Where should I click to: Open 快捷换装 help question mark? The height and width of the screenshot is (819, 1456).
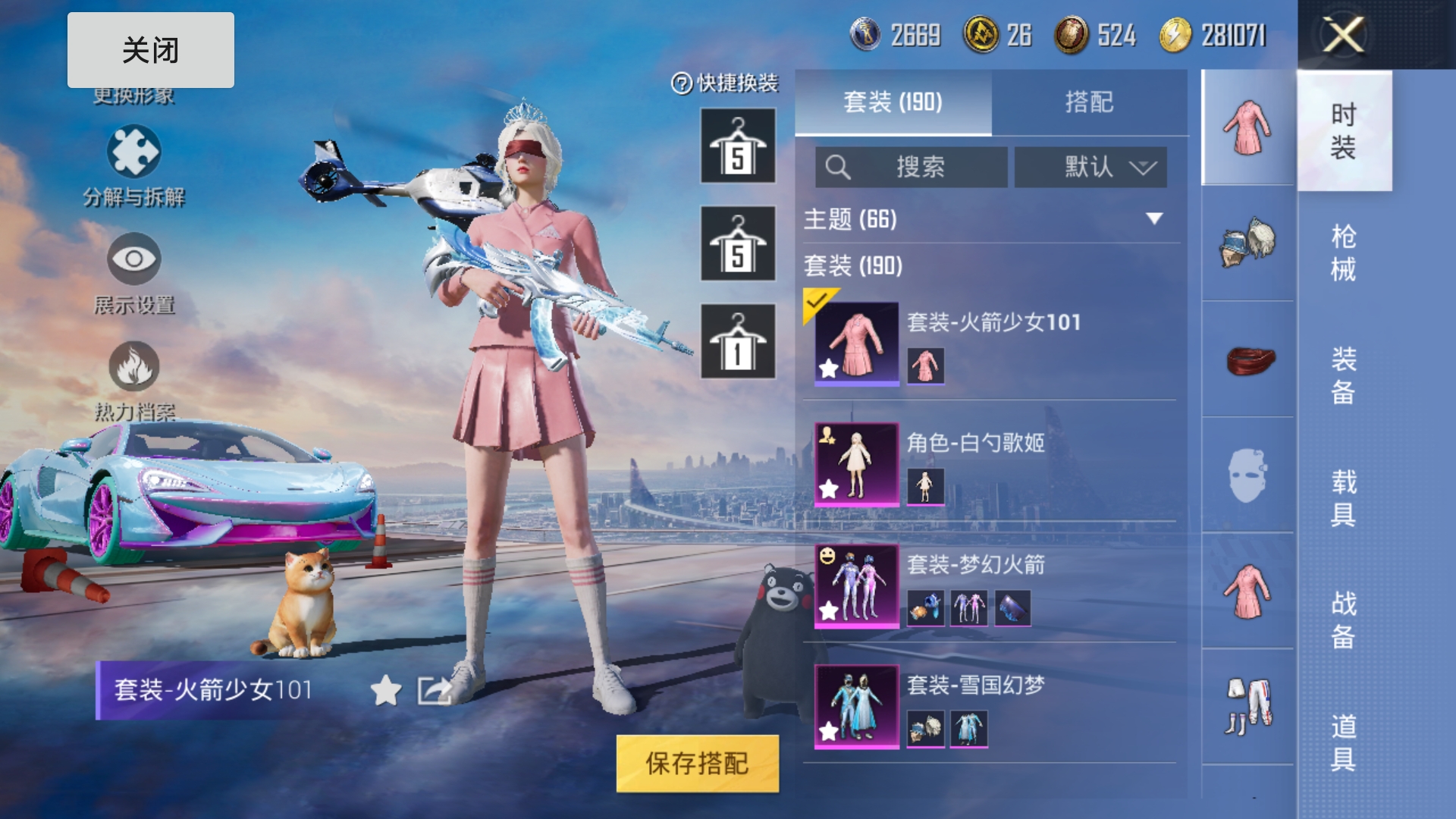click(x=681, y=83)
